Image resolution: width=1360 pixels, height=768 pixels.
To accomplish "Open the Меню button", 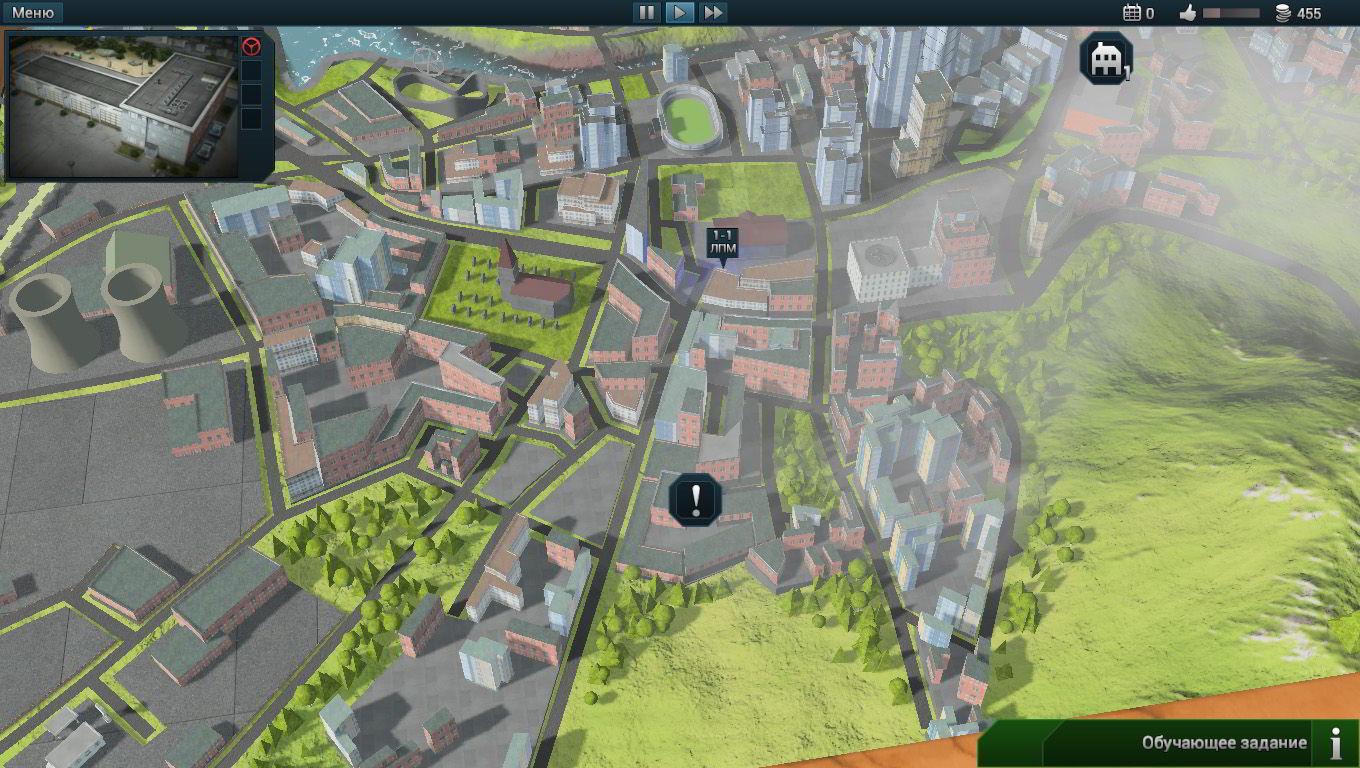I will (x=33, y=13).
